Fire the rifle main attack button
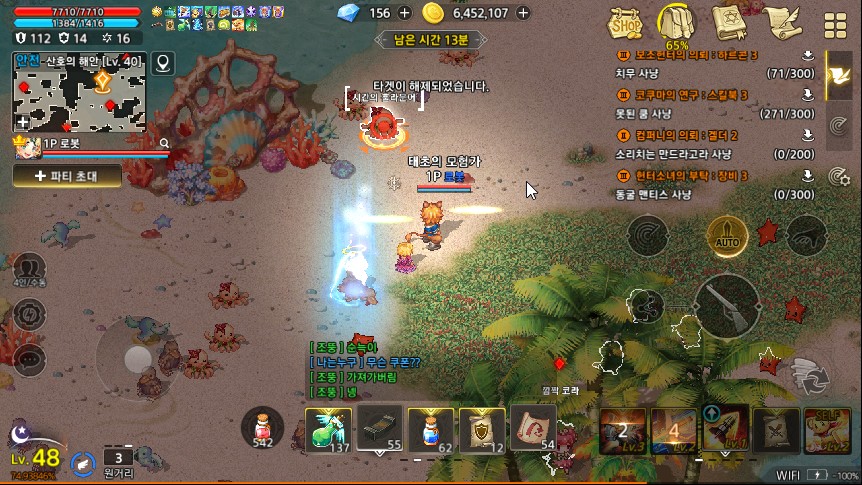 pyautogui.click(x=727, y=307)
